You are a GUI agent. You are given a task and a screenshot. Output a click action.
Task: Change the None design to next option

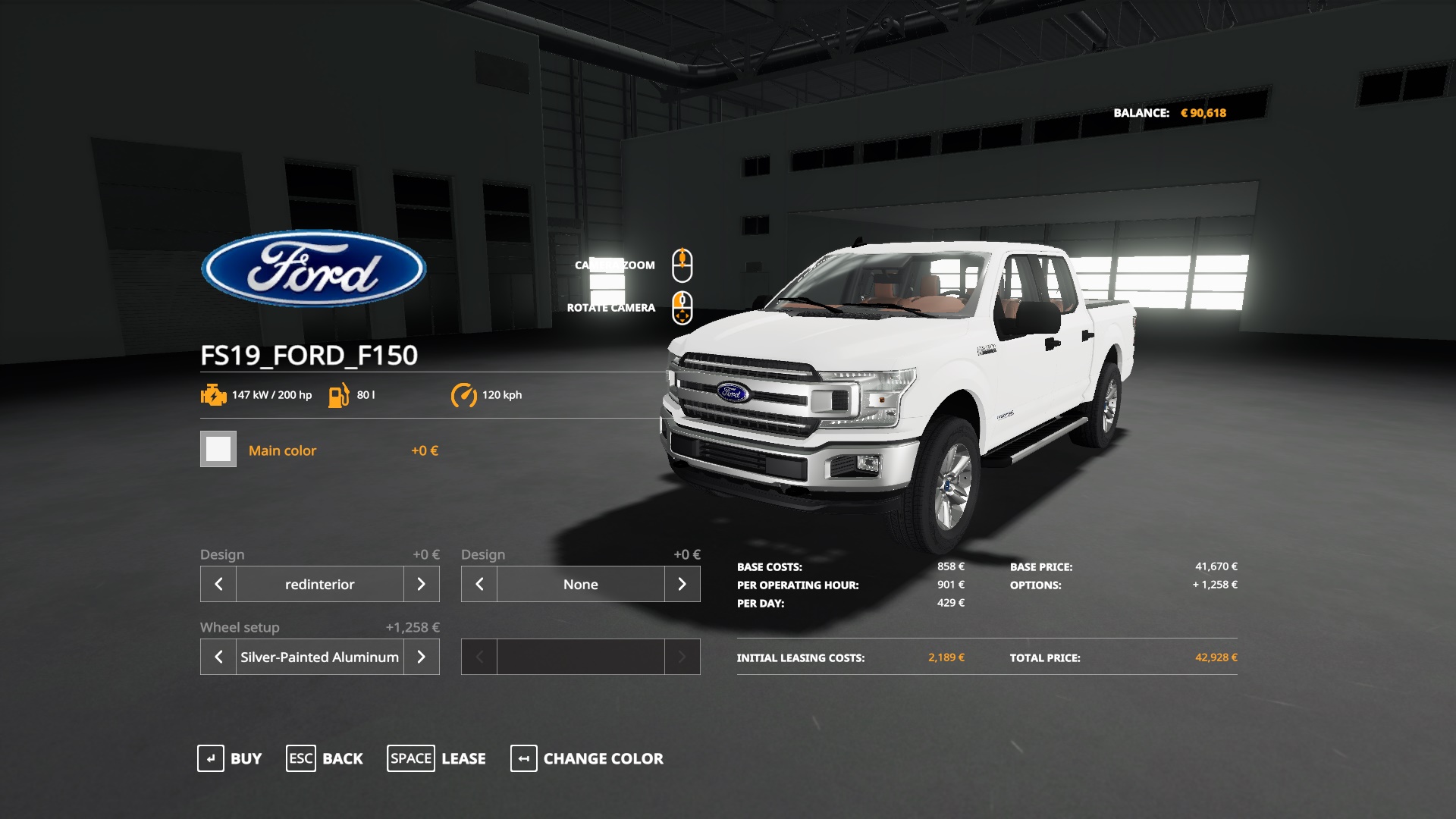coord(682,584)
